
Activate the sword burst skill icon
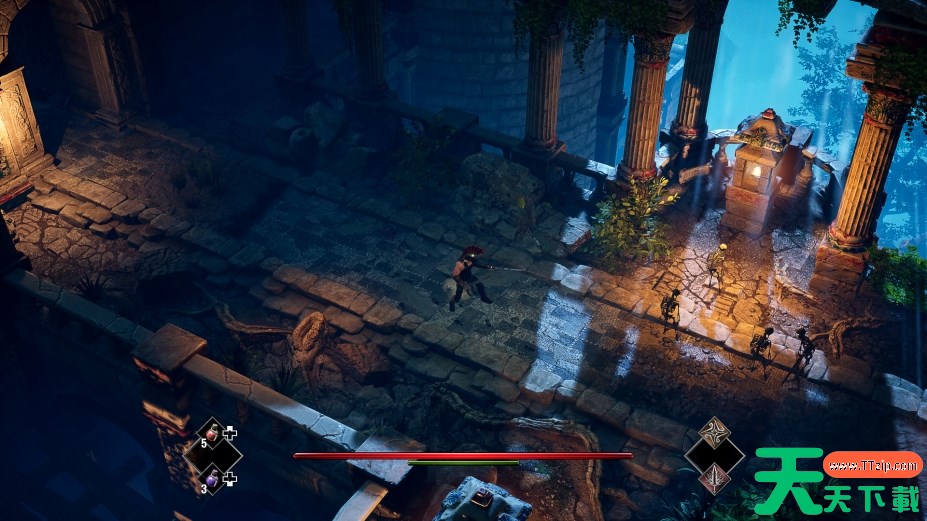pyautogui.click(x=714, y=479)
